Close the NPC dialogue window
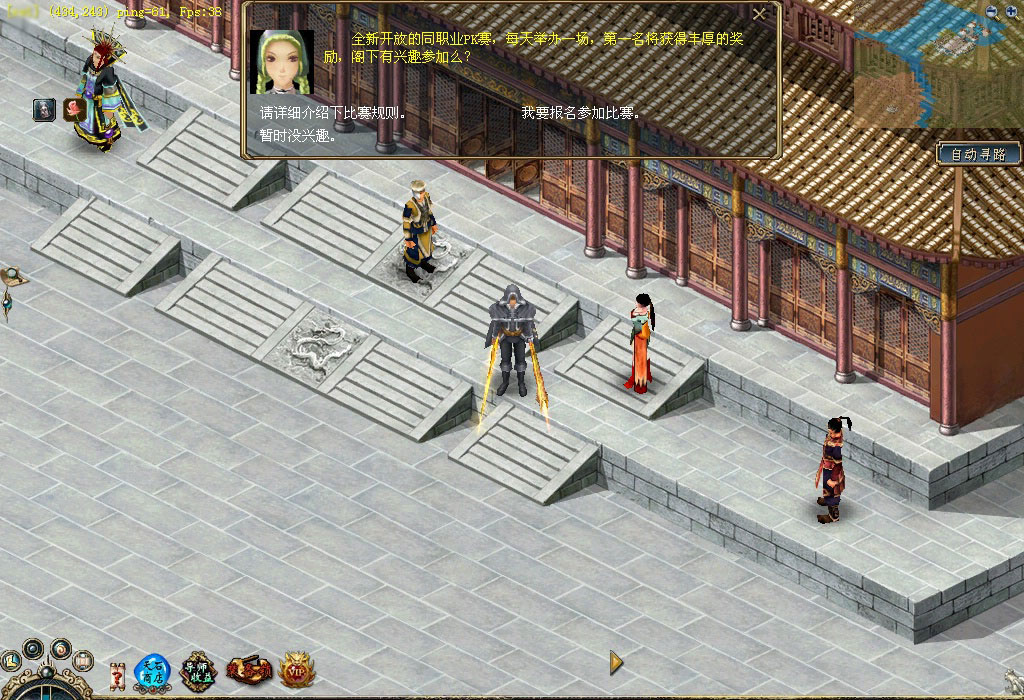 [759, 14]
